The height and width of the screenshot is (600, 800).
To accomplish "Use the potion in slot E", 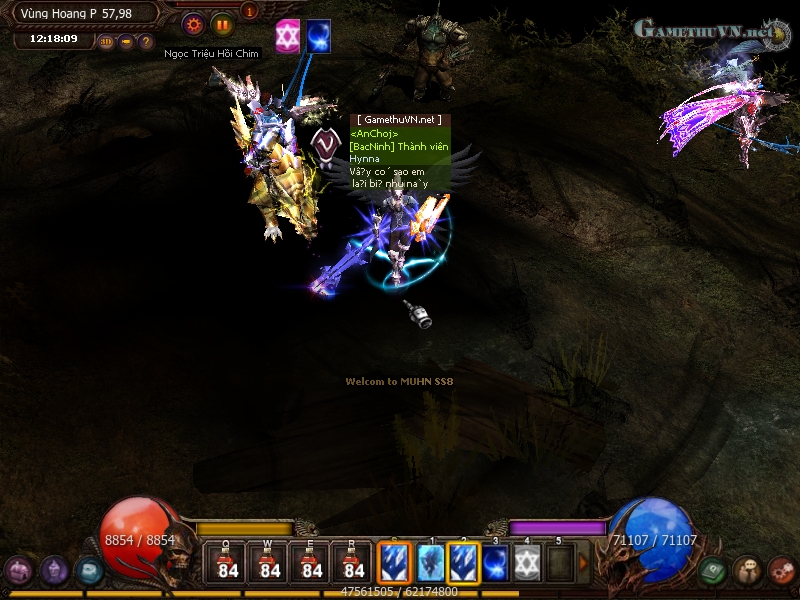I will [312, 563].
